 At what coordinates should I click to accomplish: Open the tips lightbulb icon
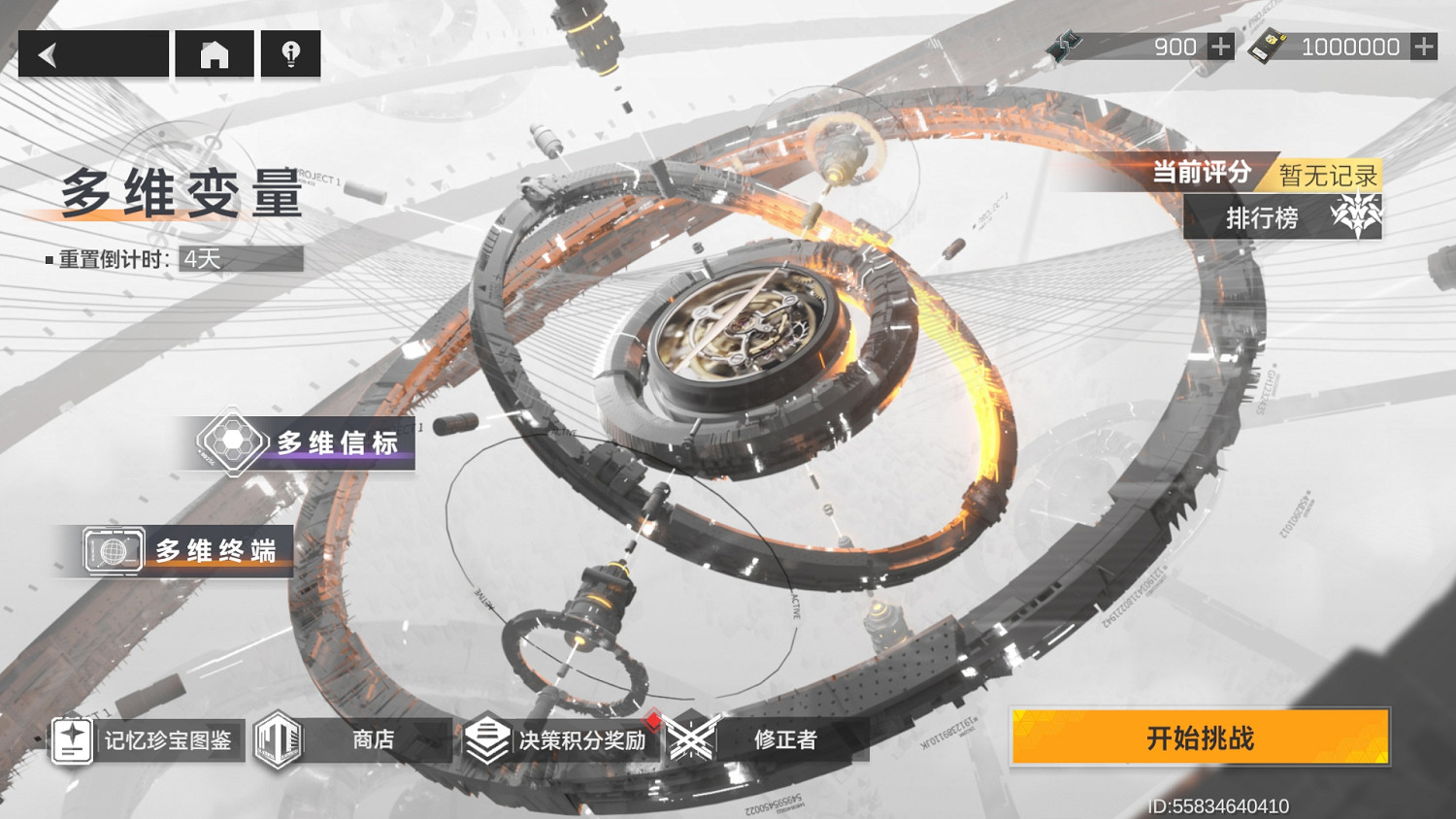(289, 54)
